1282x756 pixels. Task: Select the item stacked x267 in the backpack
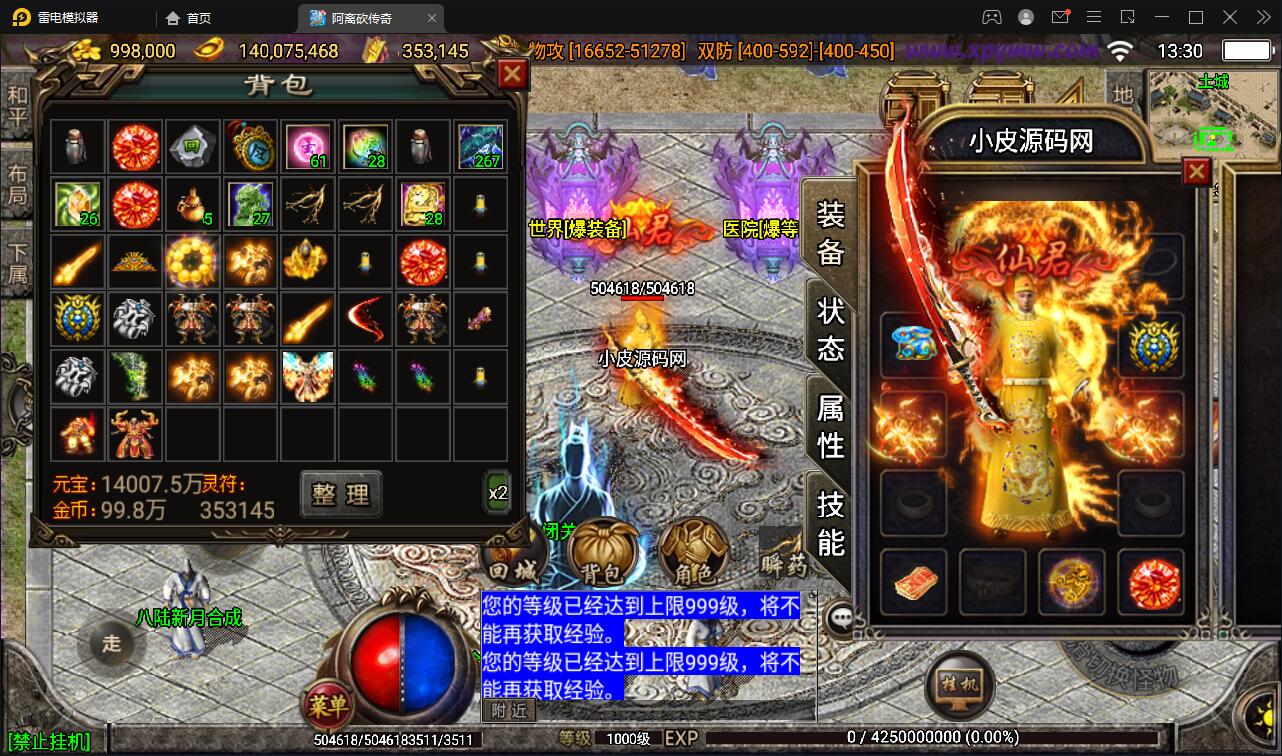[480, 146]
